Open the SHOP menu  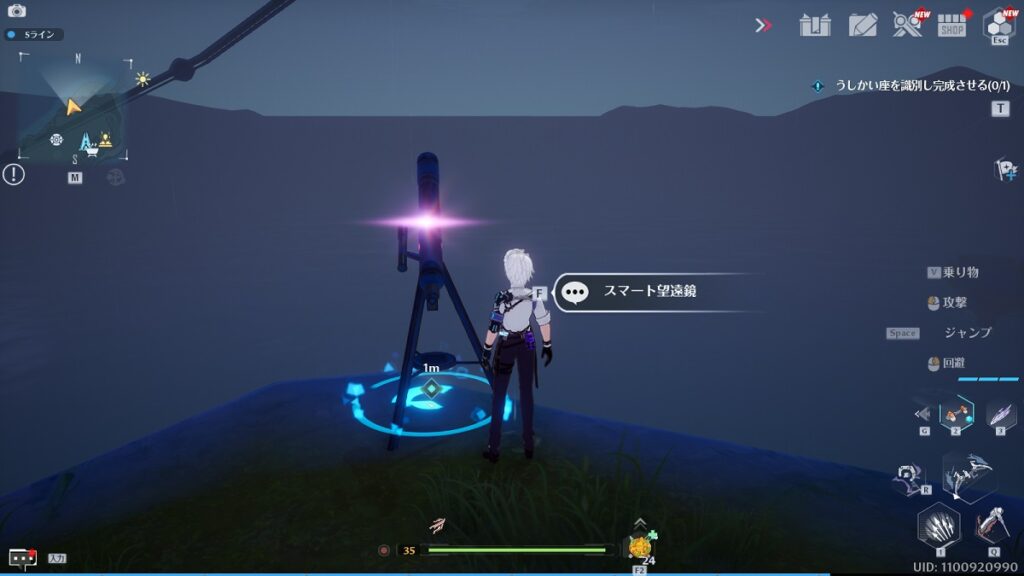click(x=952, y=26)
